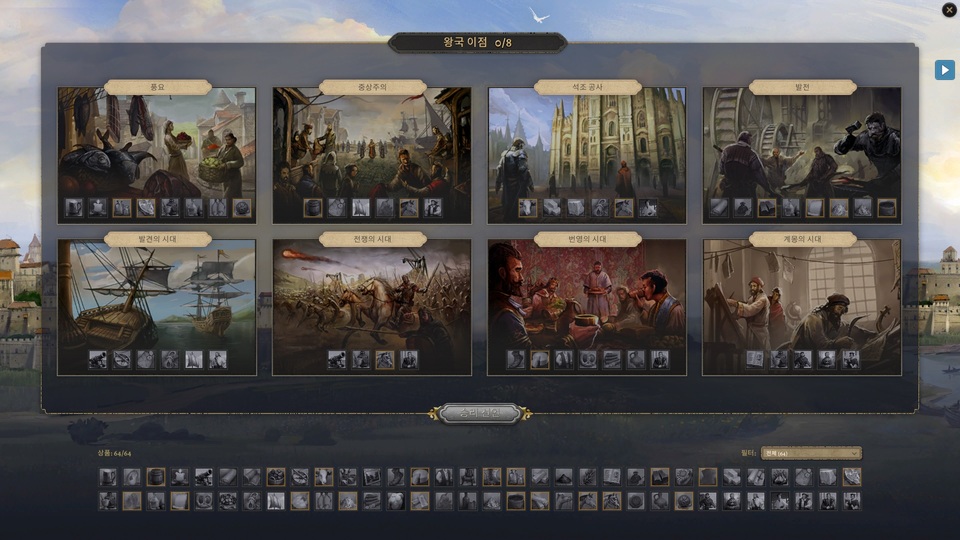Choose the 발전 advantage card
The width and height of the screenshot is (960, 540).
(802, 145)
